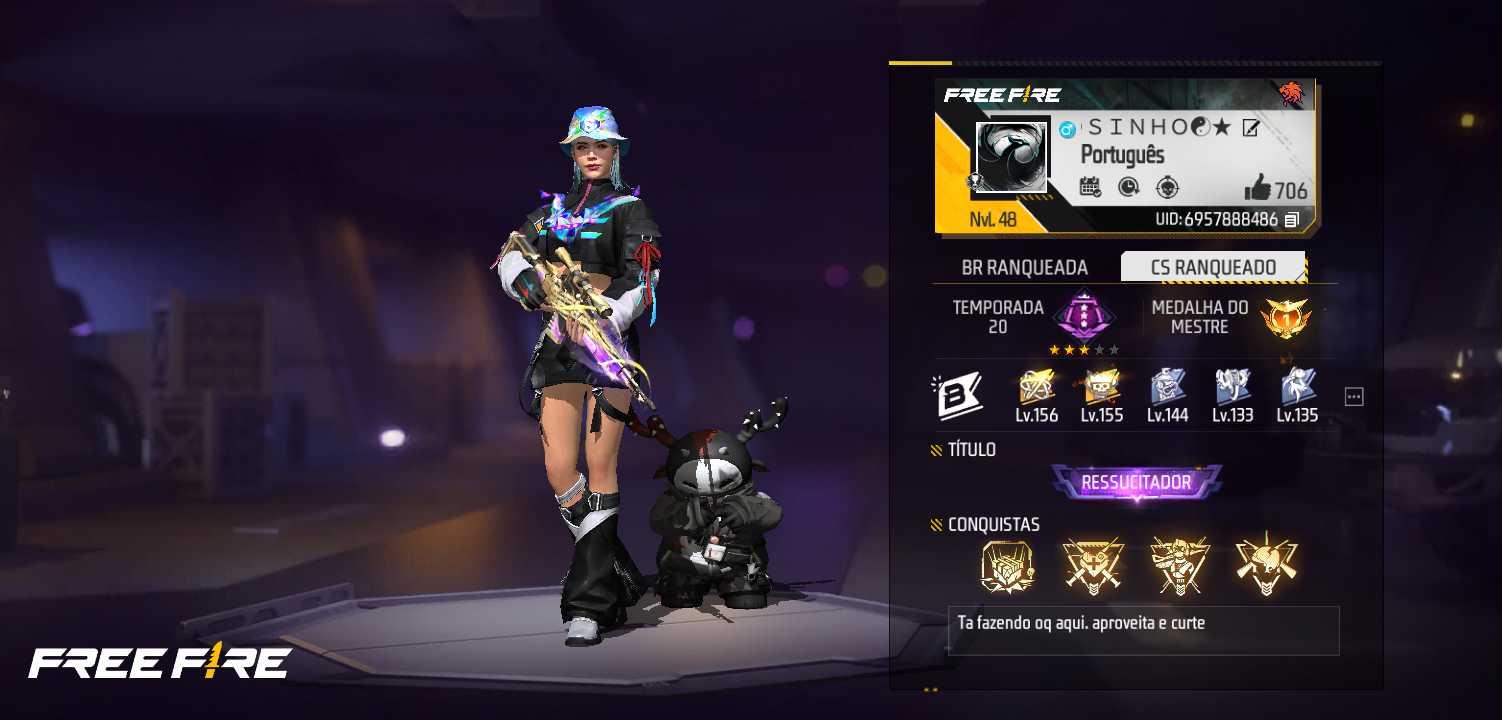Viewport: 1502px width, 720px height.
Task: Open the calendar/check-in icon on profile card
Action: coord(1091,186)
